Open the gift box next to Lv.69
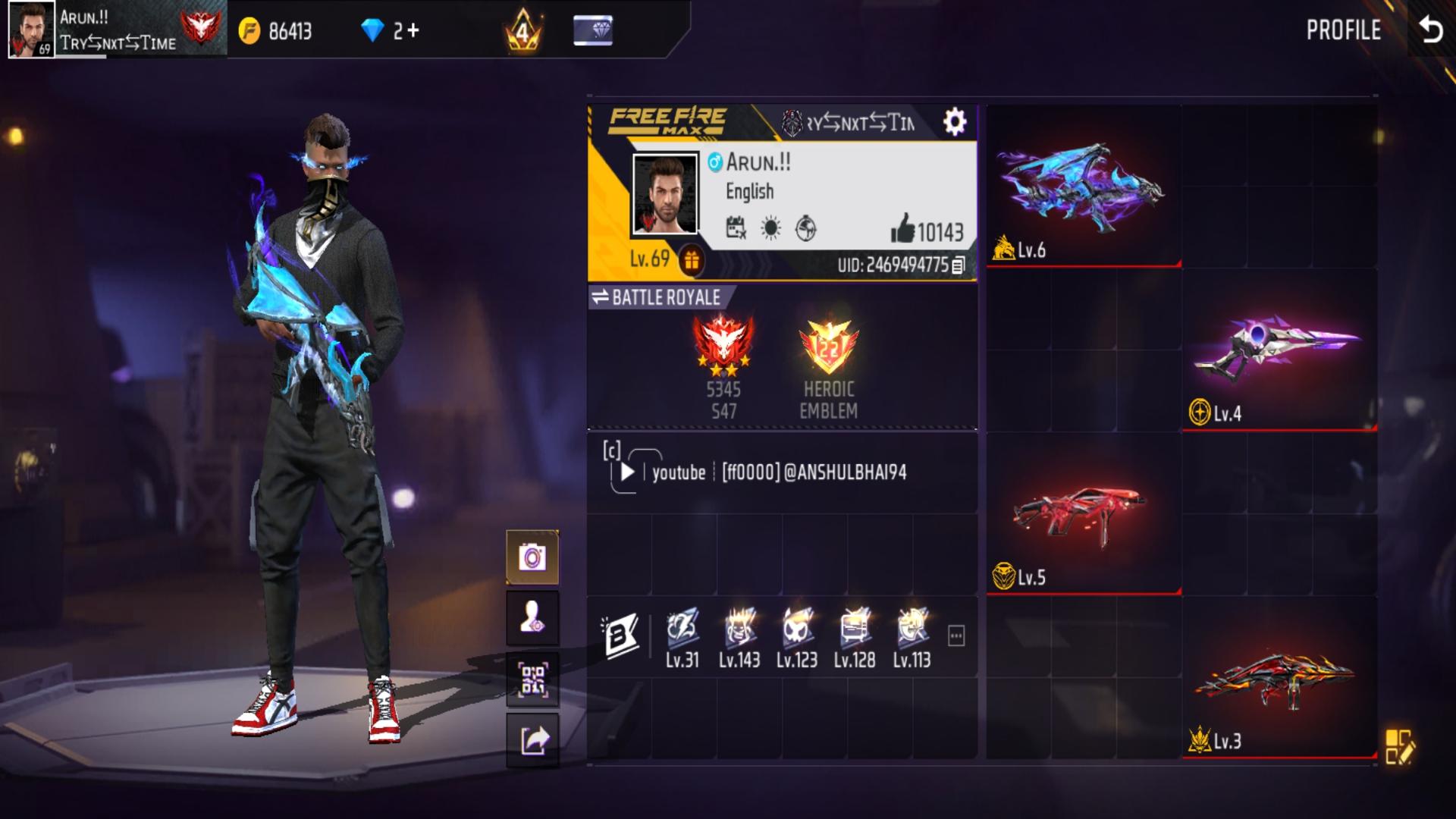 click(691, 261)
